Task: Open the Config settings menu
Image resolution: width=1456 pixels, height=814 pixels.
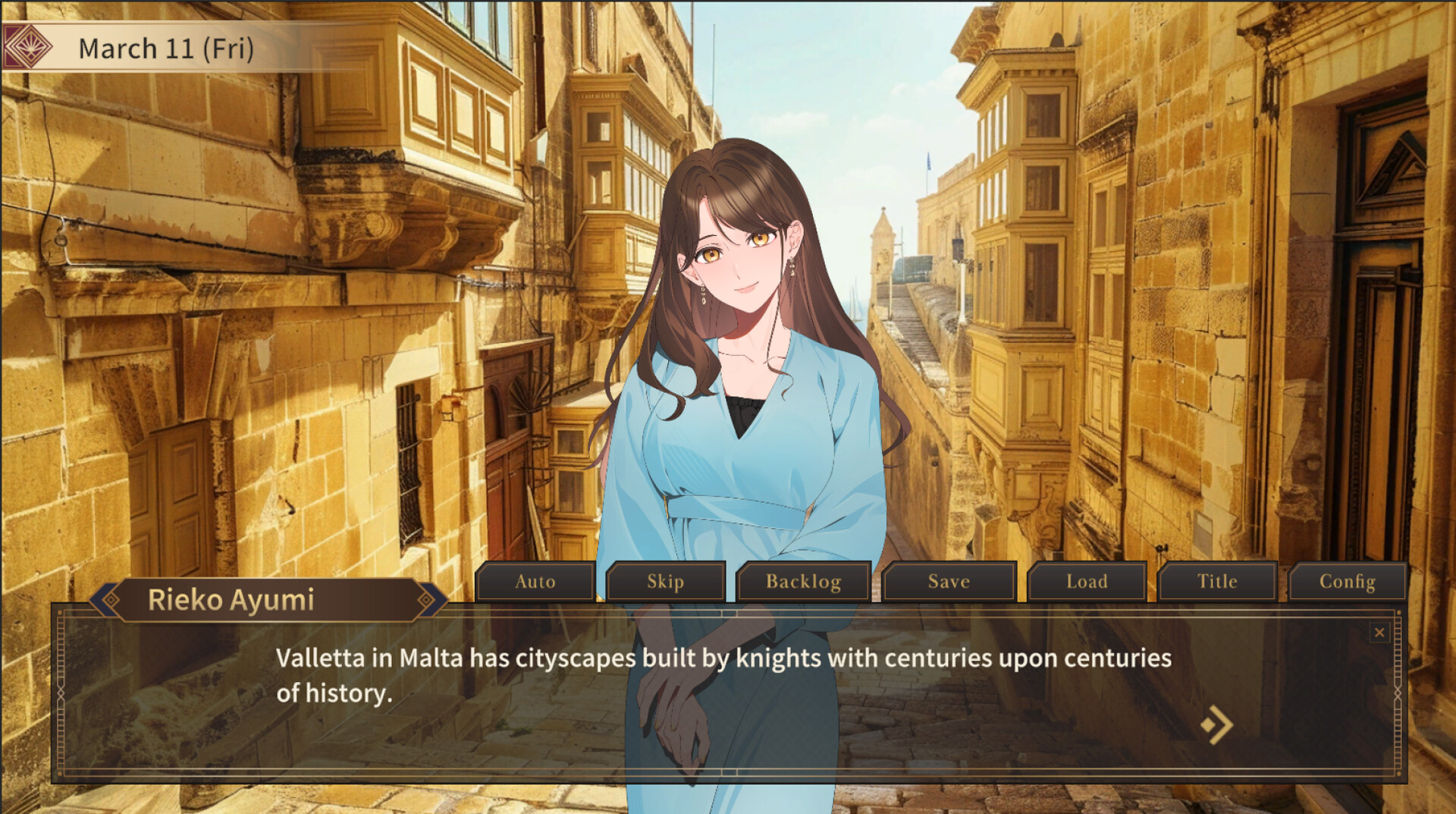Action: point(1347,582)
